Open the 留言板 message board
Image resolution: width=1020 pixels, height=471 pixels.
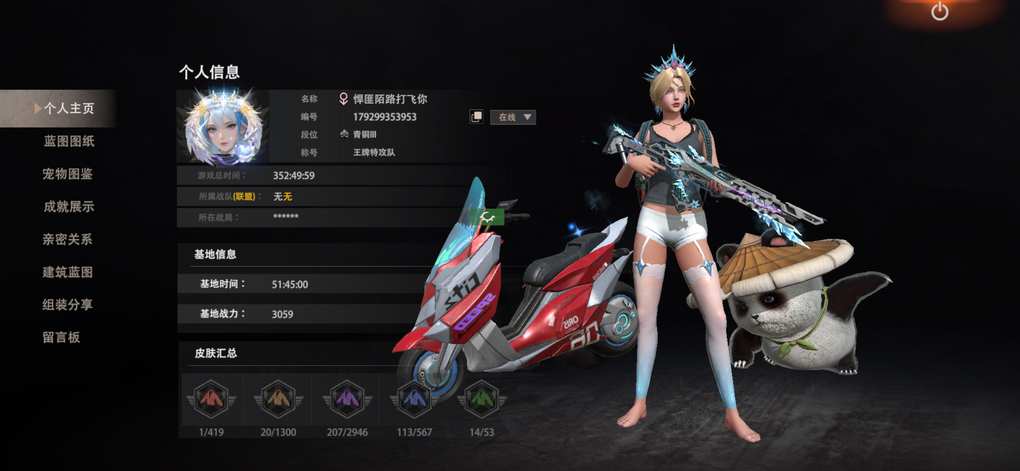coord(61,337)
